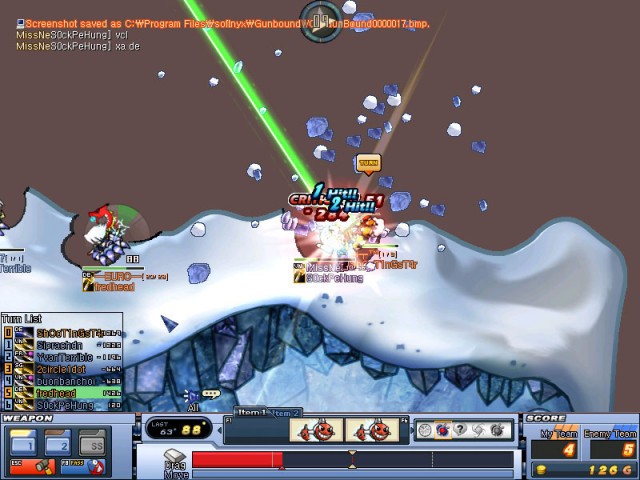Select the Drag Move eraser icon
Screen dimensions: 640x480
(176, 458)
